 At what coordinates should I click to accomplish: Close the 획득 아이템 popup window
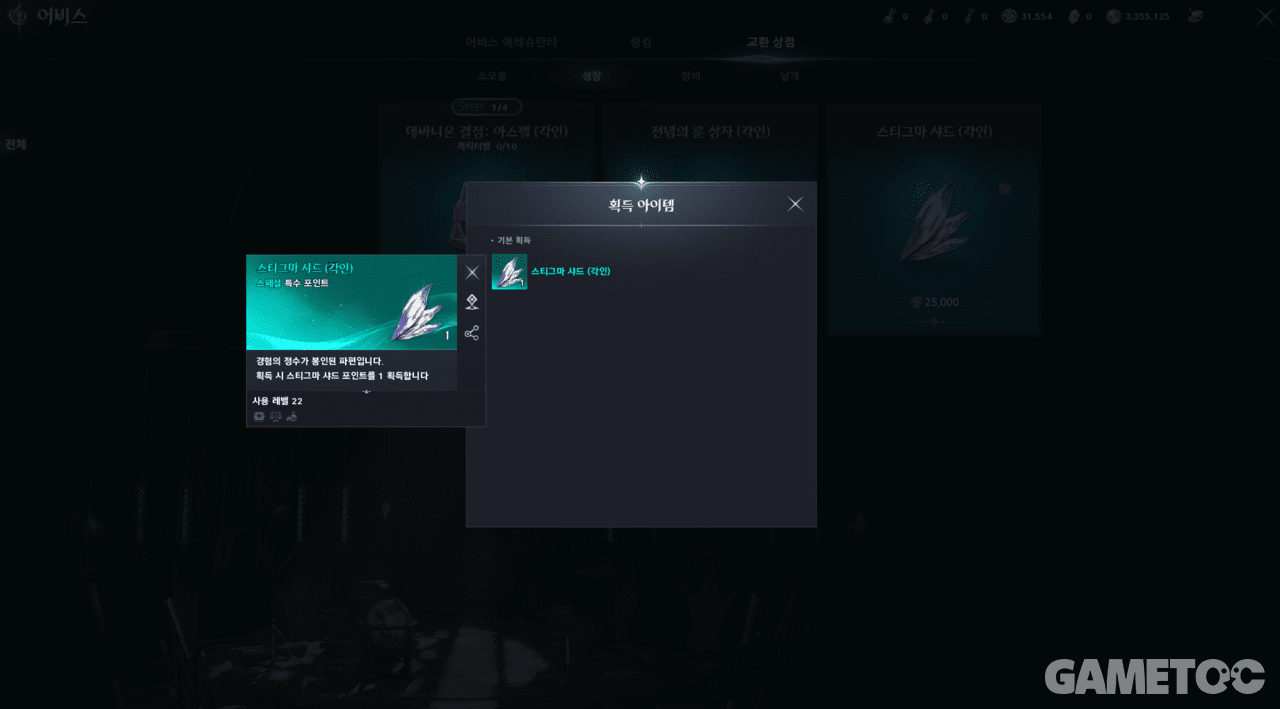point(795,204)
